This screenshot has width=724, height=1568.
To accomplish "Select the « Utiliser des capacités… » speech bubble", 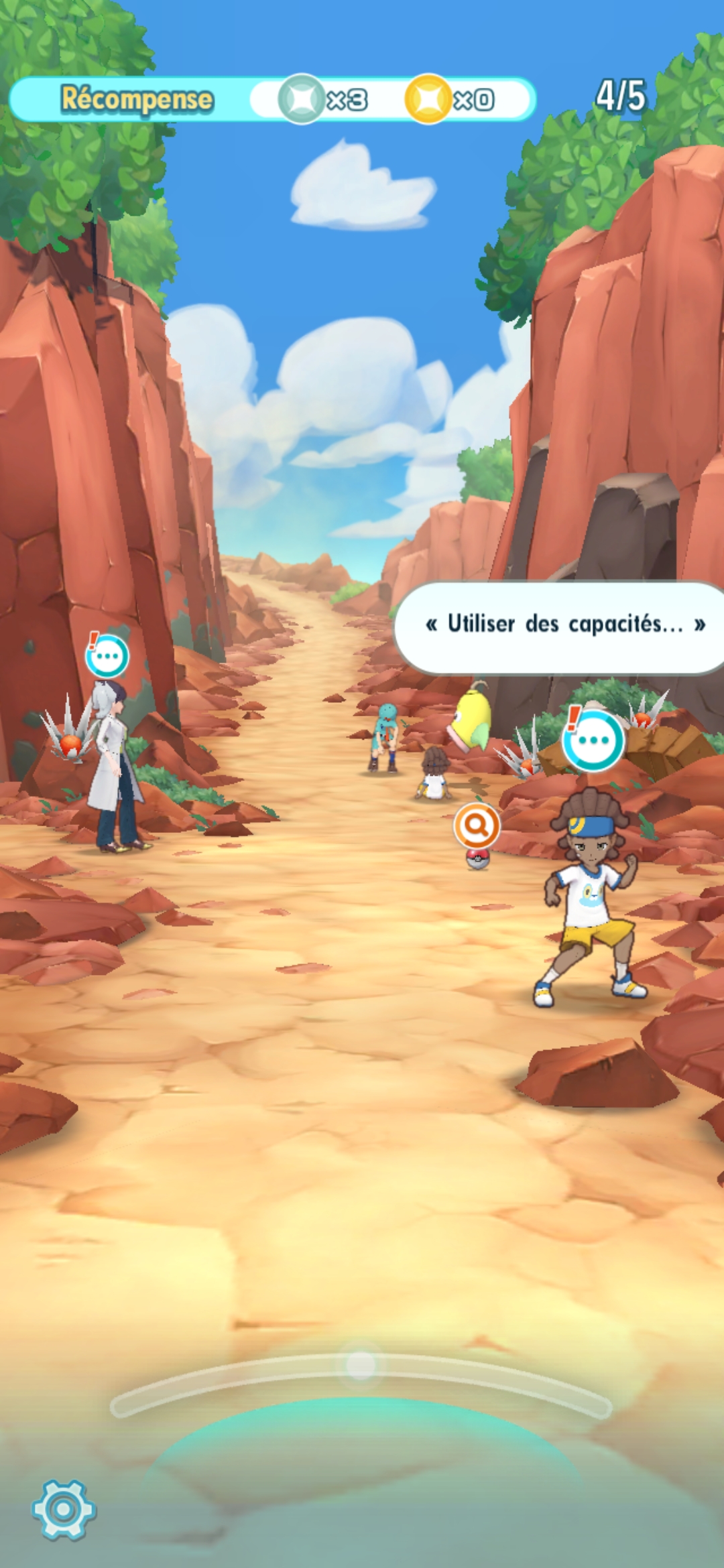I will (563, 626).
